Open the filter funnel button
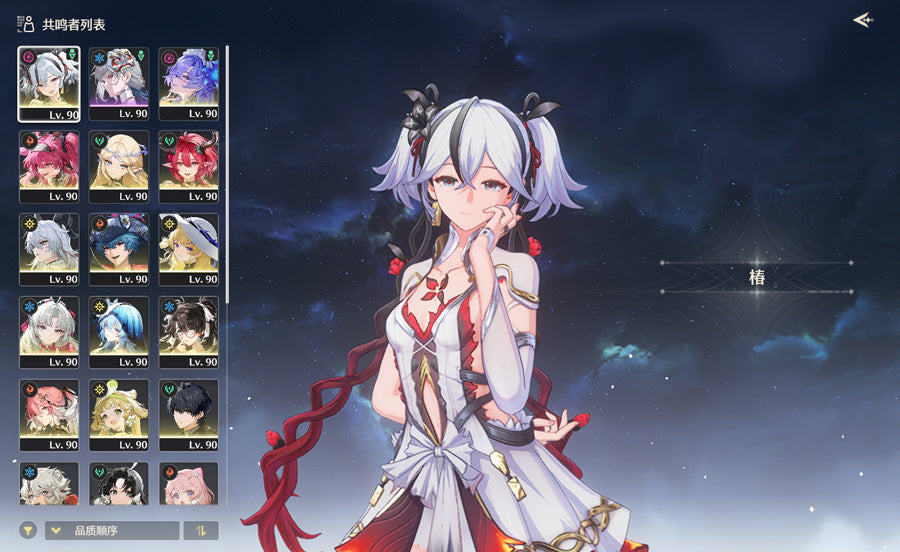 (27, 531)
